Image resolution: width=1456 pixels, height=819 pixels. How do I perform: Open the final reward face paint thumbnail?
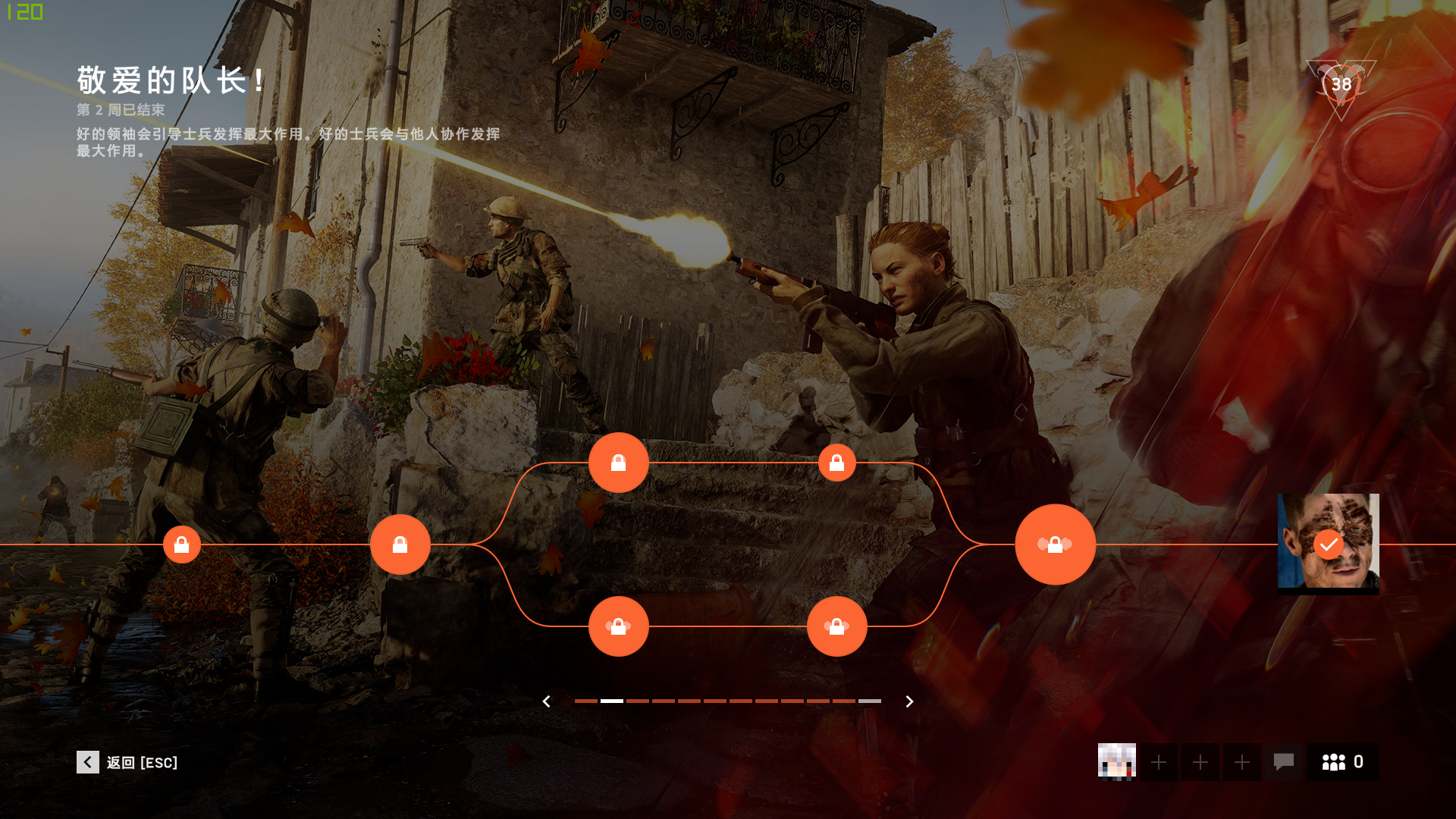[x=1328, y=543]
